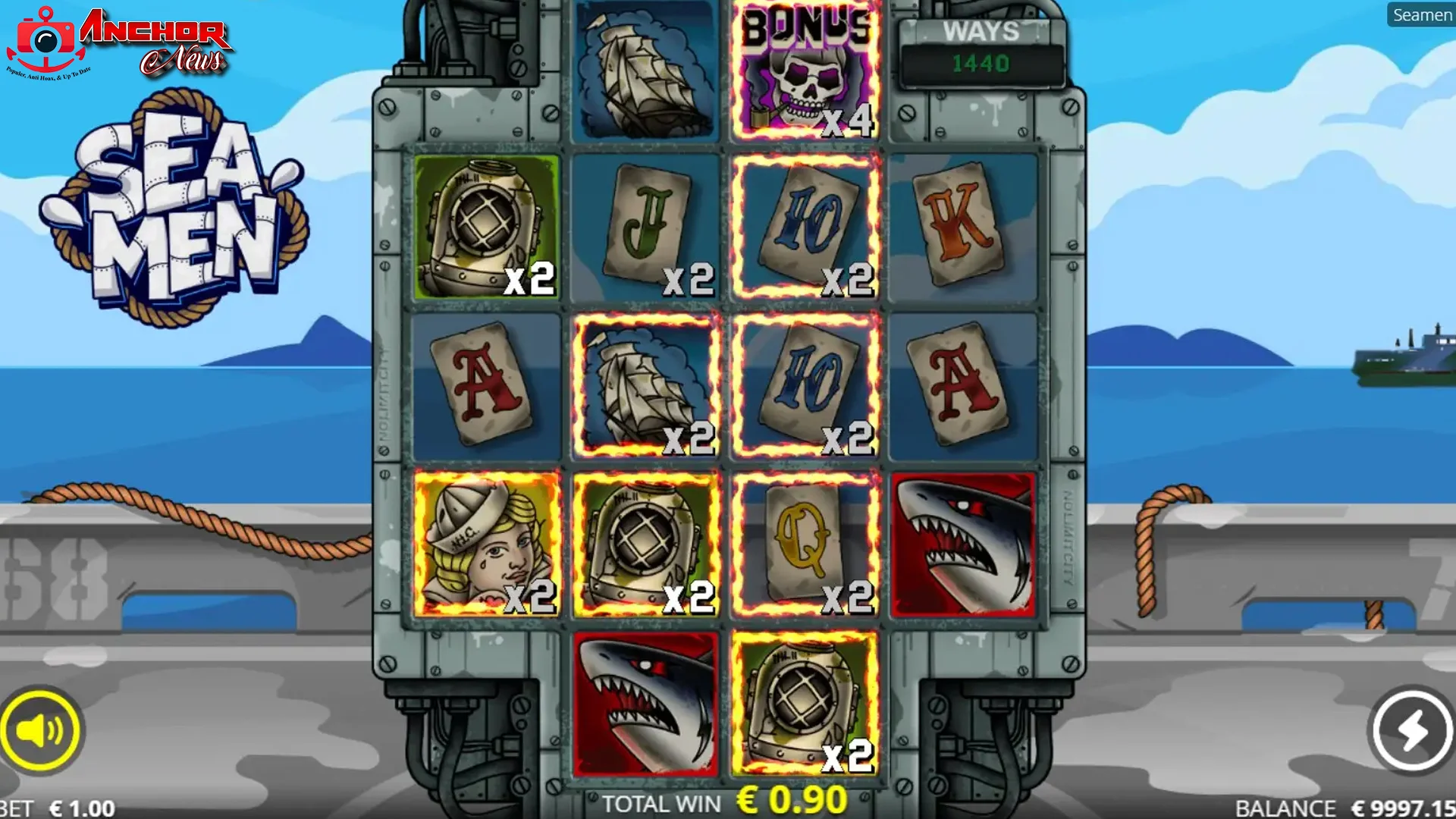This screenshot has height=819, width=1456.
Task: Activate the lightning bolt turbo button
Action: [1411, 730]
